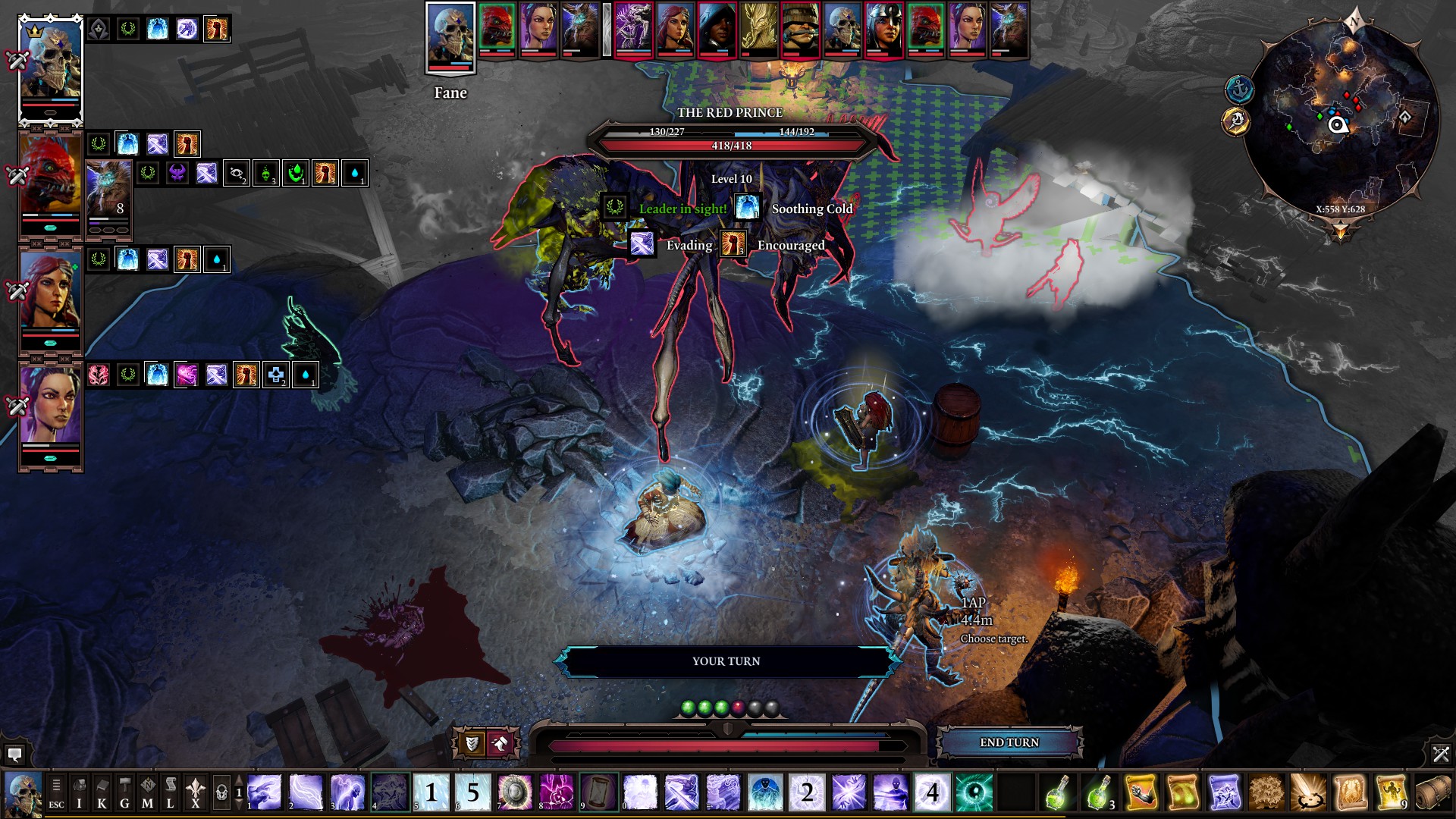The width and height of the screenshot is (1456, 819).
Task: Use the golden fist scroll on hotbar
Action: (x=1141, y=792)
